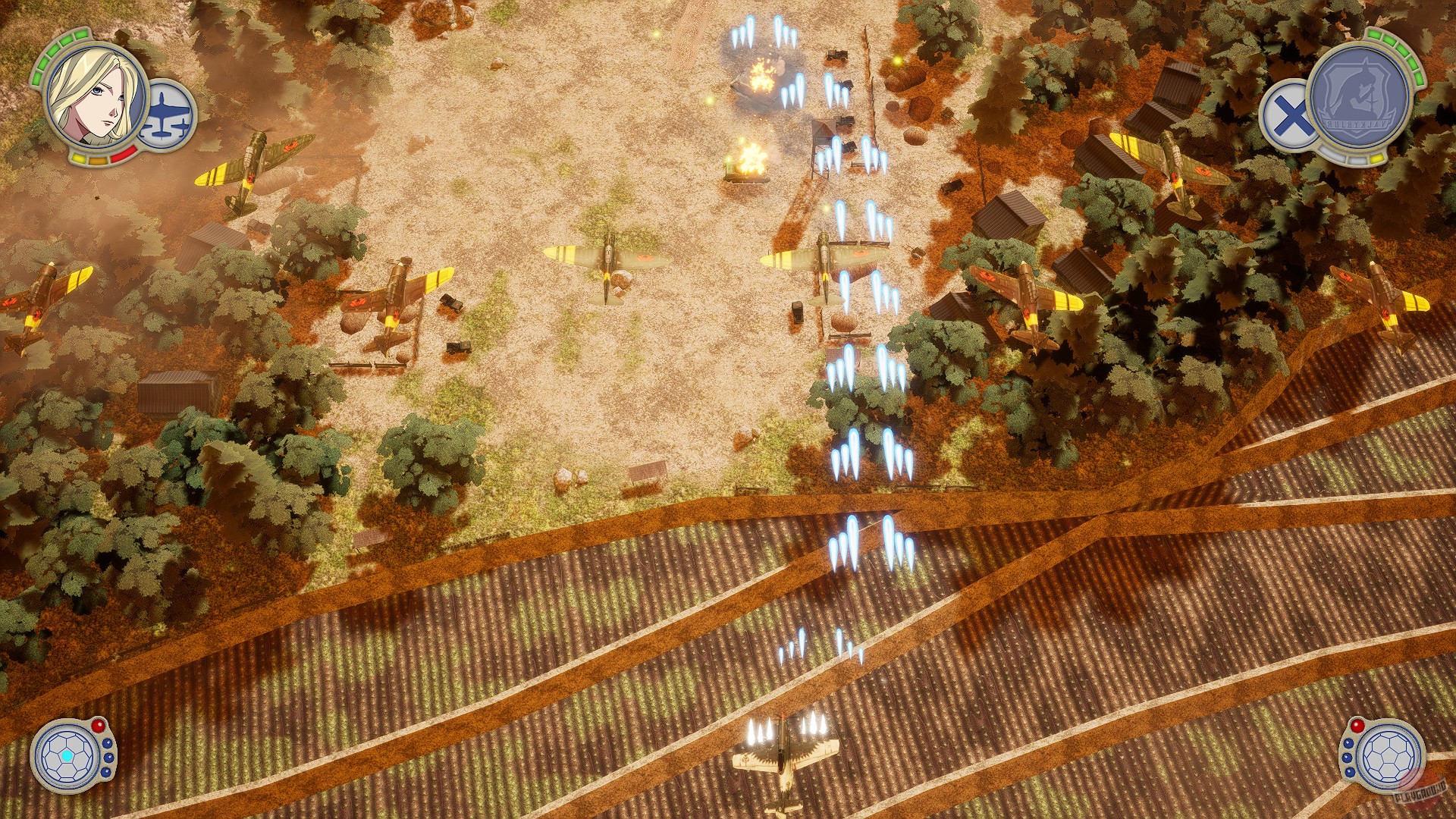Click the sphere ability gauge bottom right

point(1389,758)
